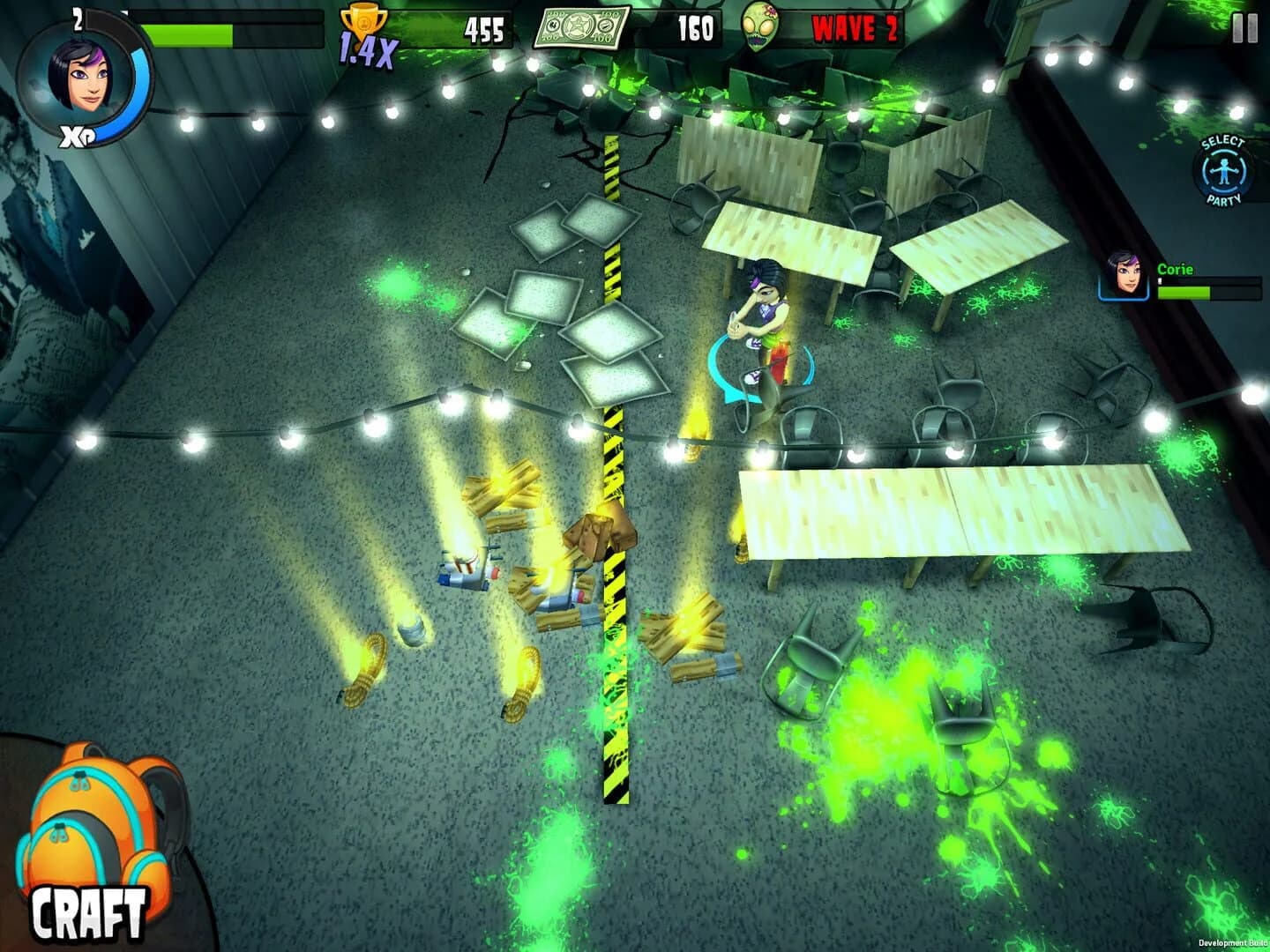Open the cash counter showing 160

697,26
